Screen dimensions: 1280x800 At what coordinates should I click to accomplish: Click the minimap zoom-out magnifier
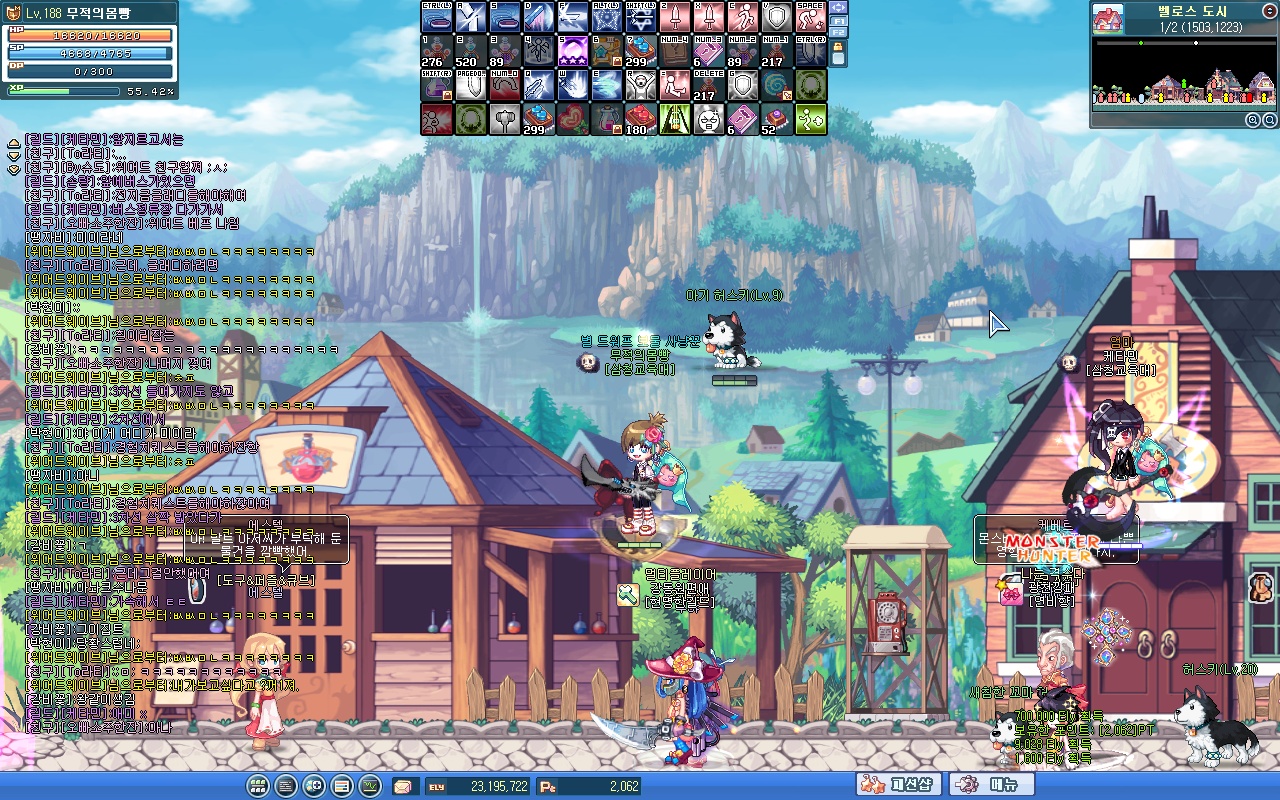pos(1267,120)
